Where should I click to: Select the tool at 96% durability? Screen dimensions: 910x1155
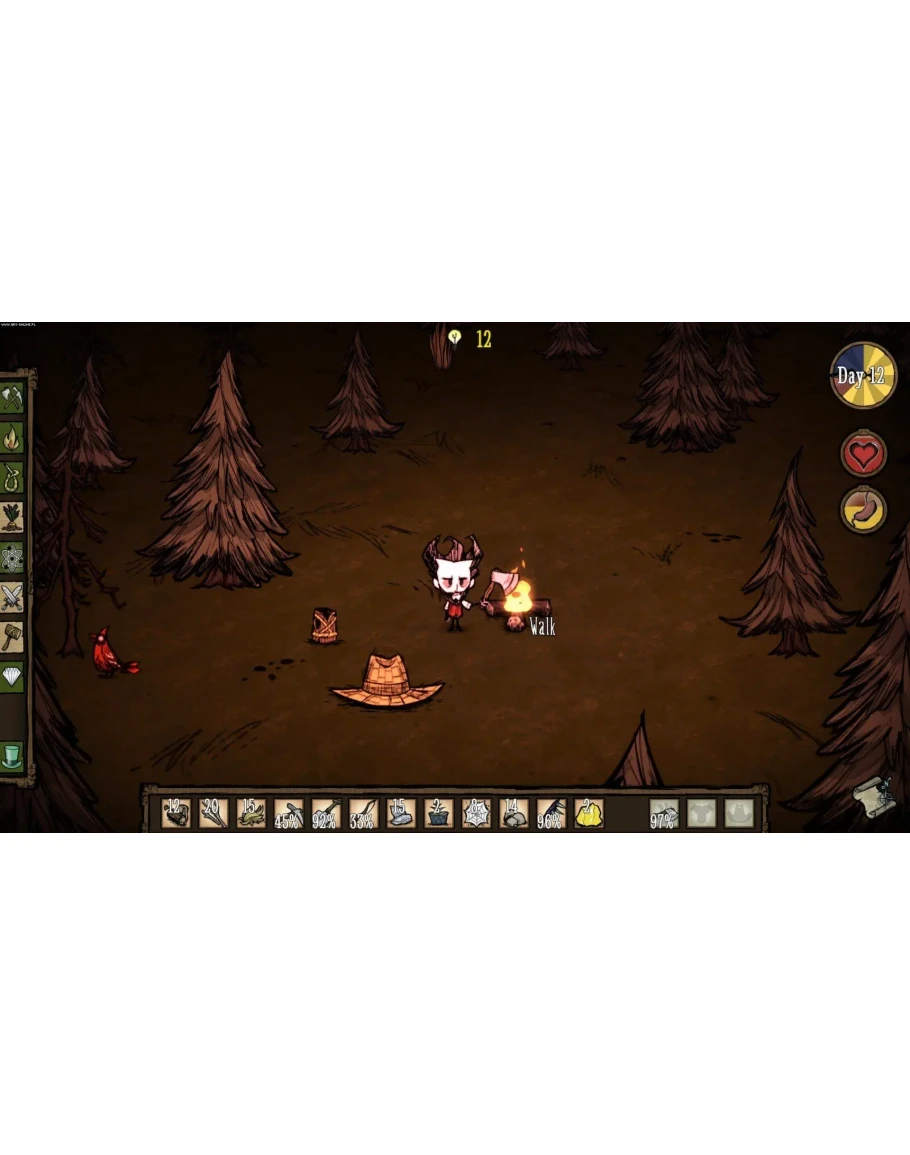(552, 813)
